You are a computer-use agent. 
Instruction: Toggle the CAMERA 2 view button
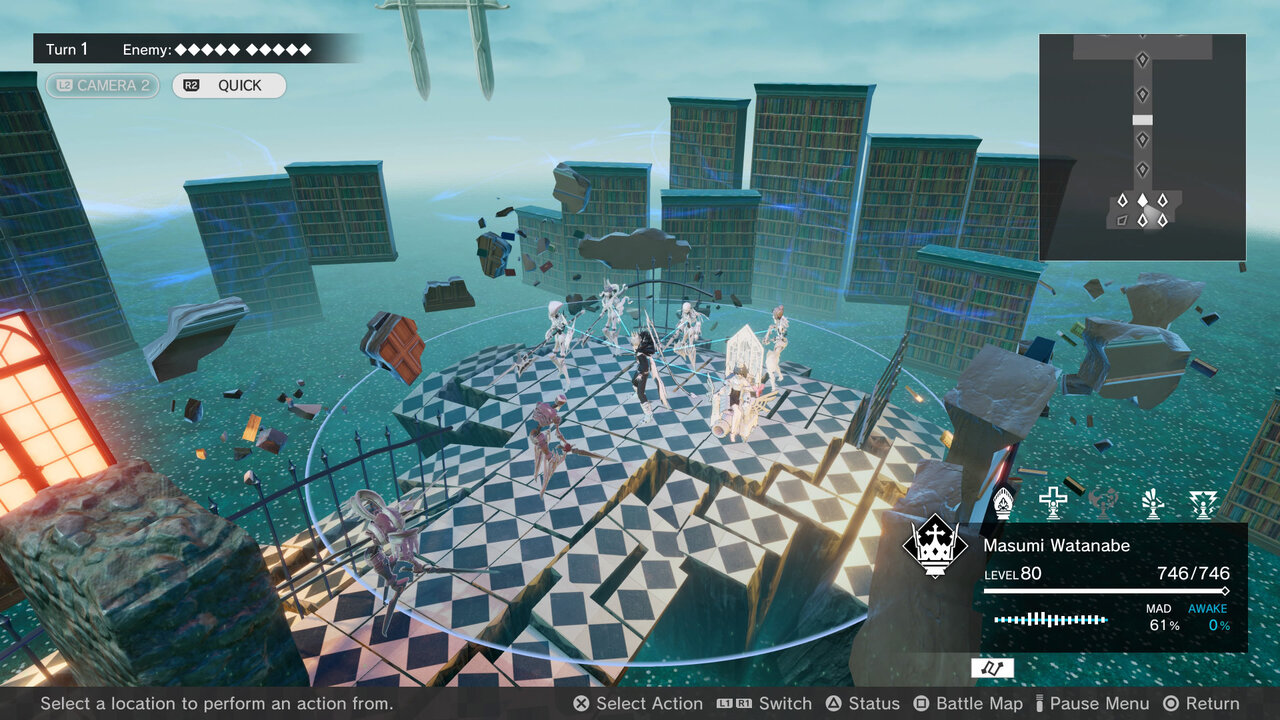point(102,86)
